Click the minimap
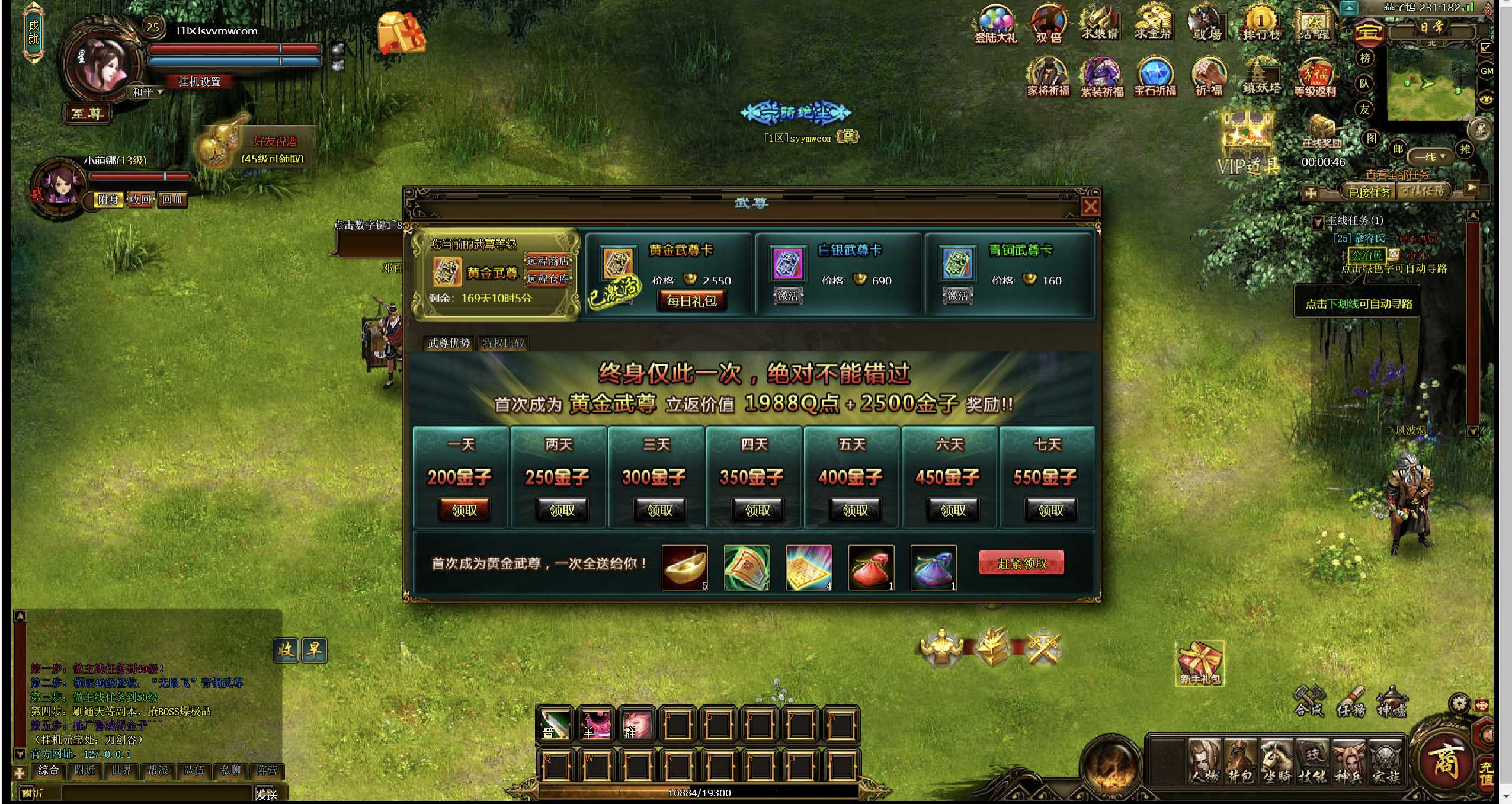Image resolution: width=1512 pixels, height=804 pixels. coord(1429,84)
